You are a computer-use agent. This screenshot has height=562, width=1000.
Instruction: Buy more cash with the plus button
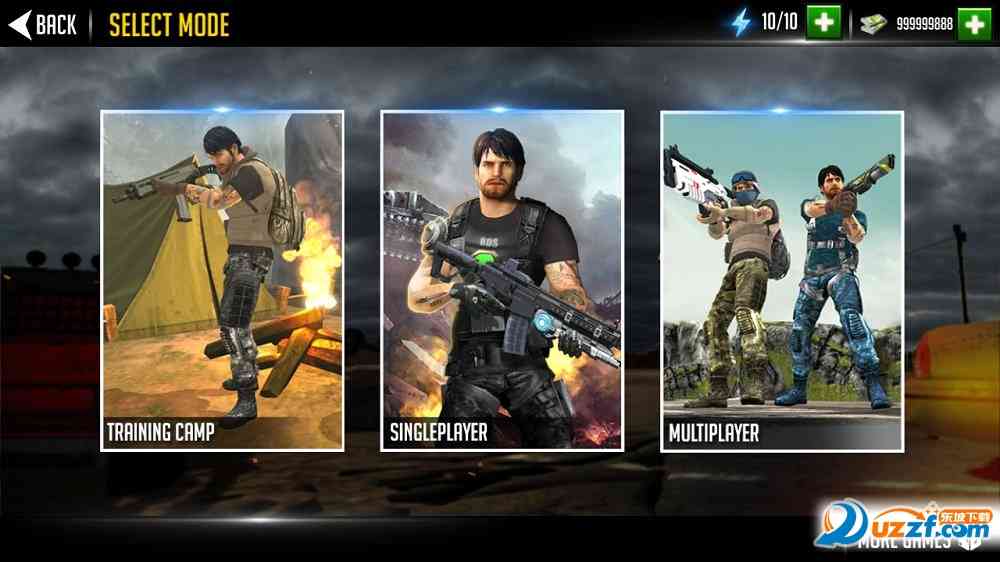[x=974, y=23]
